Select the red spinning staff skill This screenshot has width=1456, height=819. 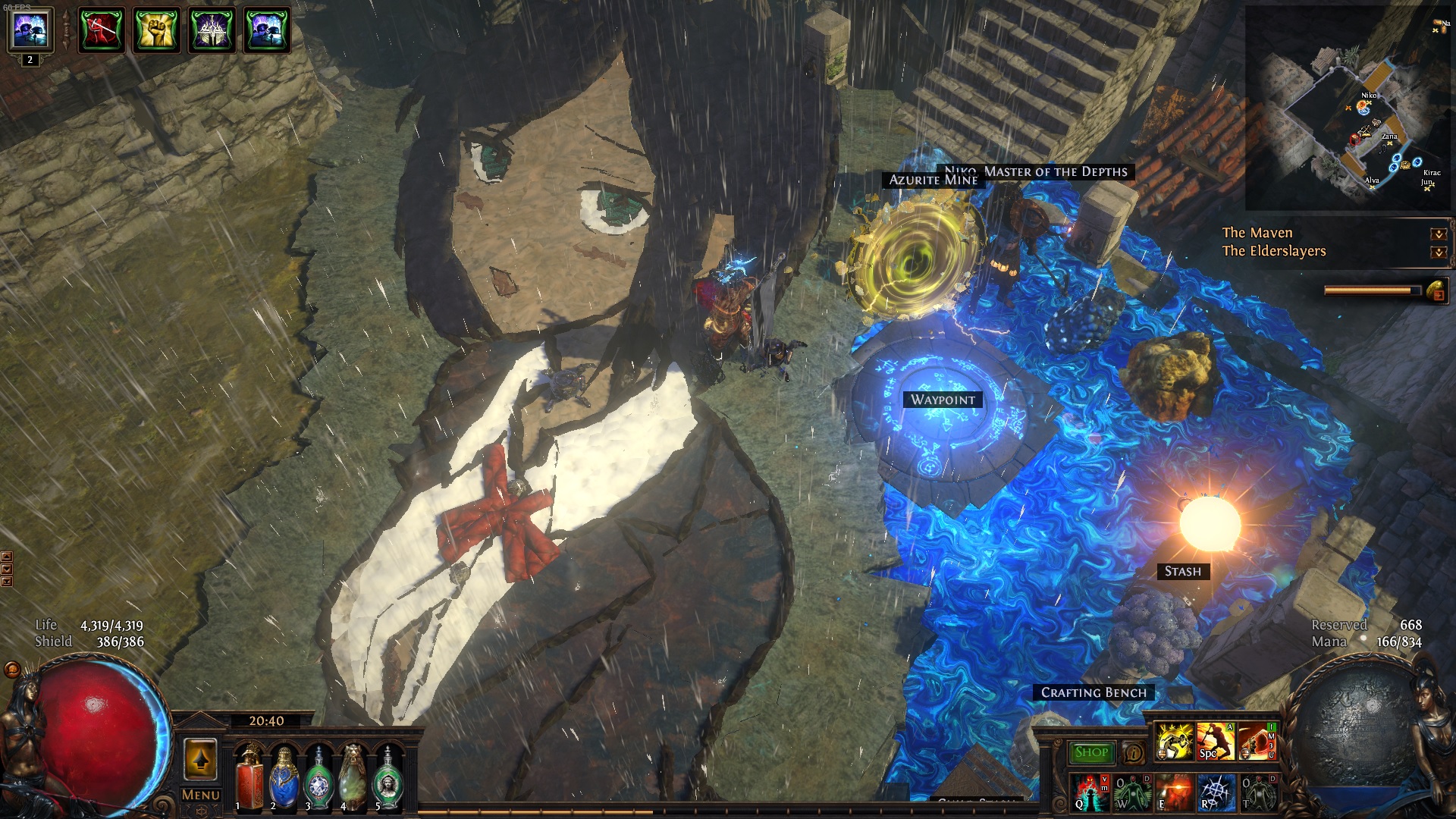tap(1257, 741)
